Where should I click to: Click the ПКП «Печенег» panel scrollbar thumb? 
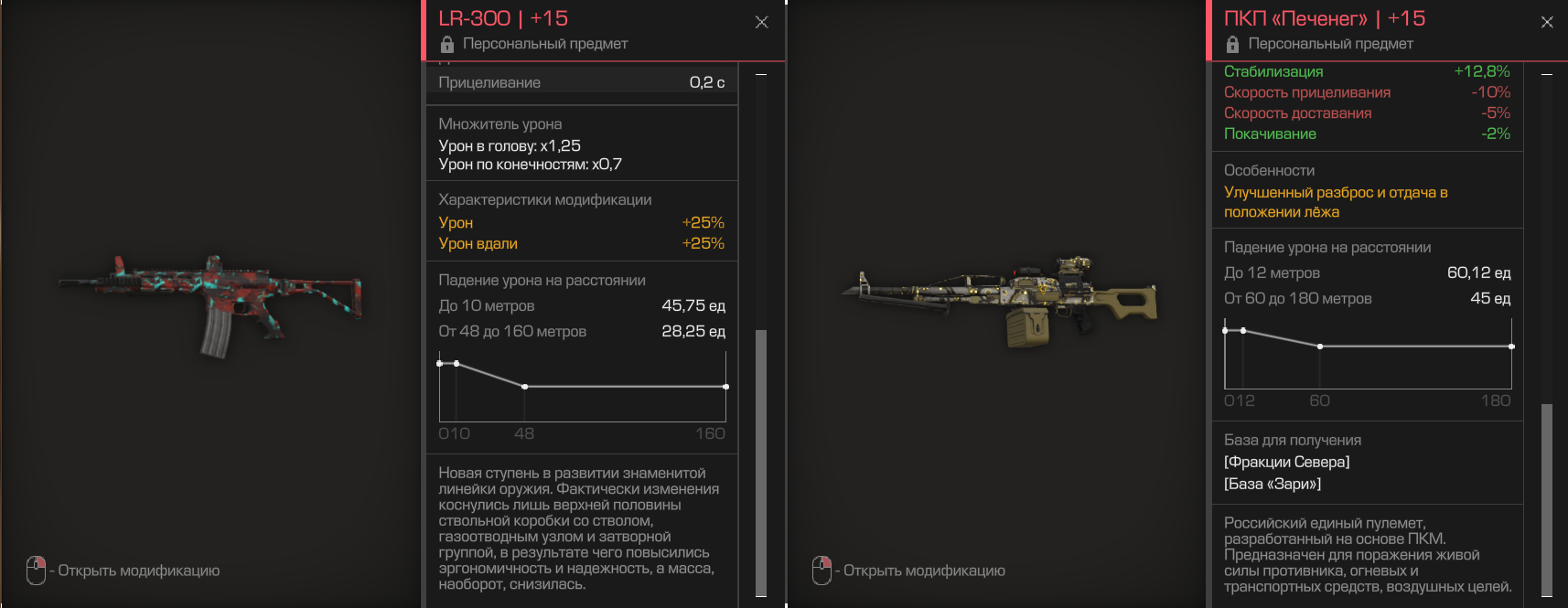pos(1547,498)
